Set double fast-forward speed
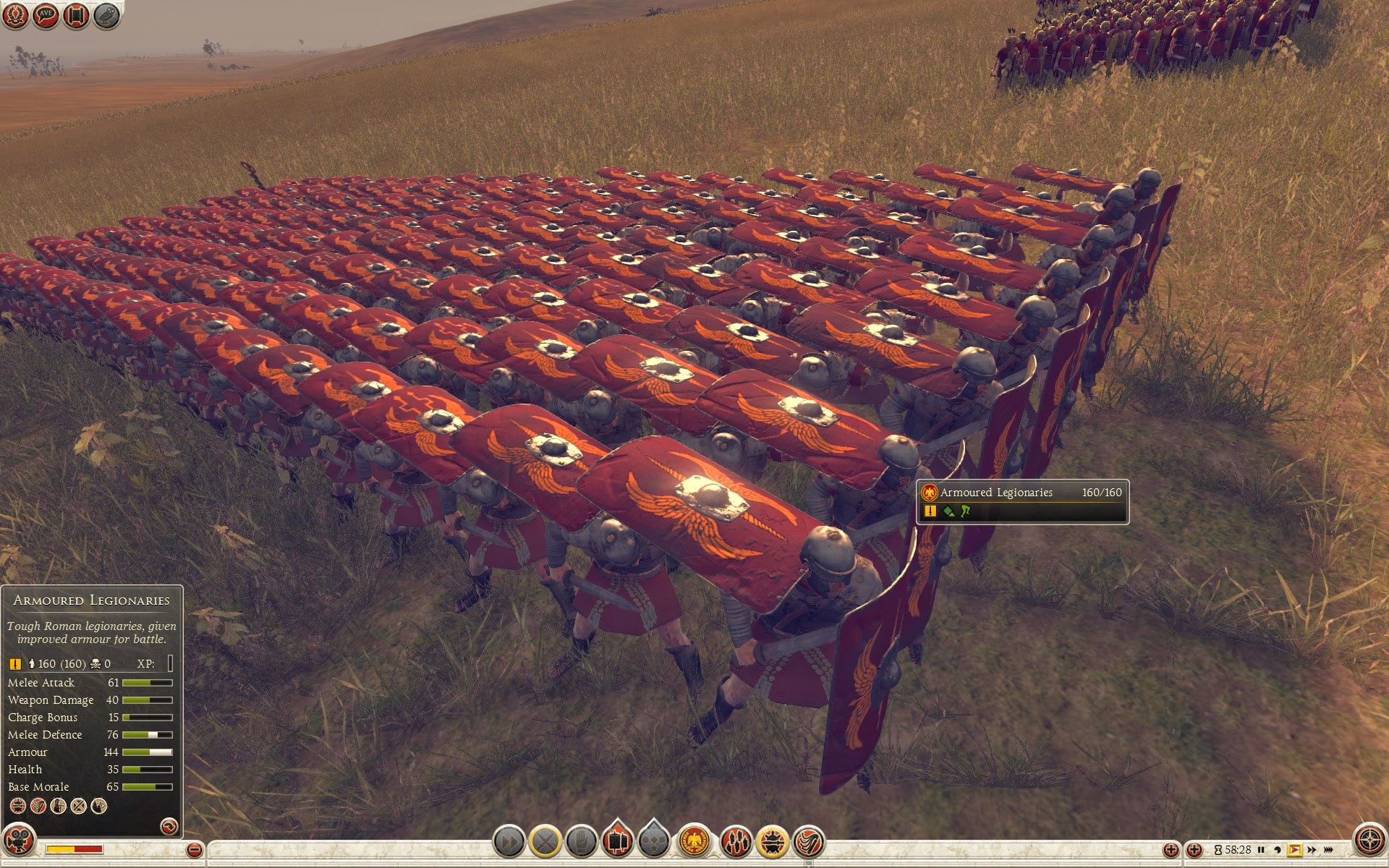 point(1312,850)
